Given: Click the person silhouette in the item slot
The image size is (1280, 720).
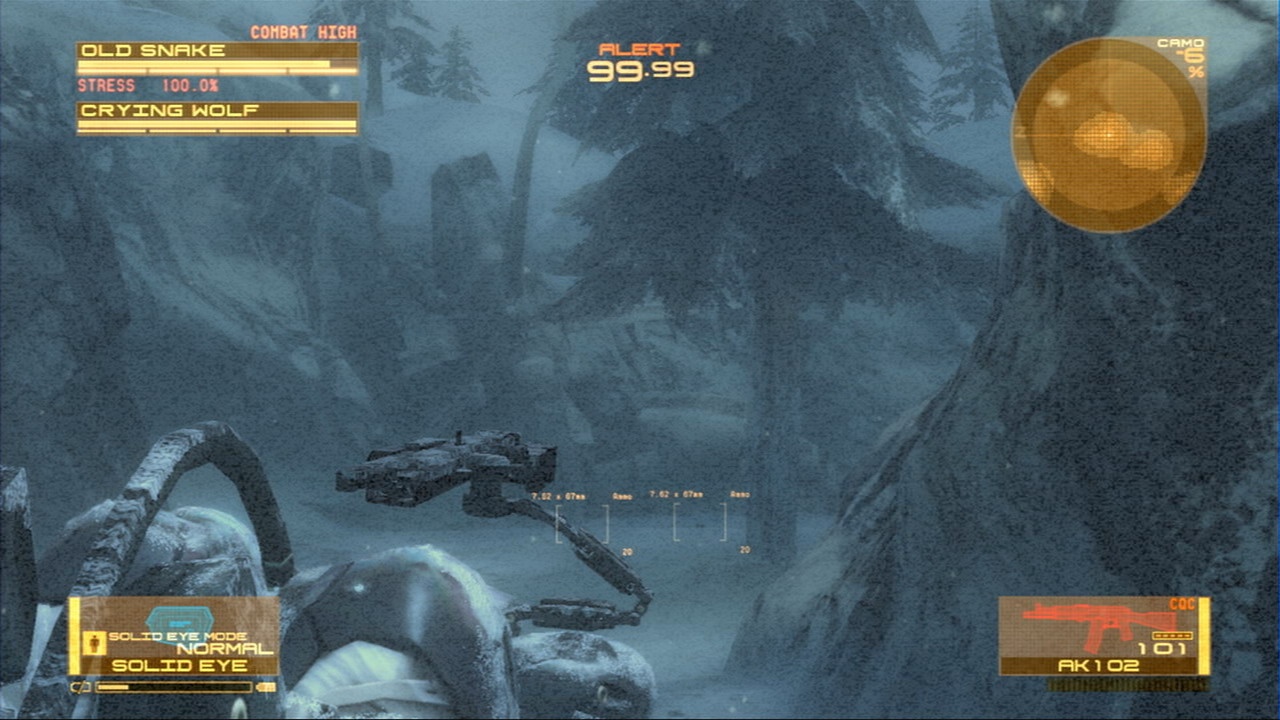Looking at the screenshot, I should pyautogui.click(x=93, y=641).
